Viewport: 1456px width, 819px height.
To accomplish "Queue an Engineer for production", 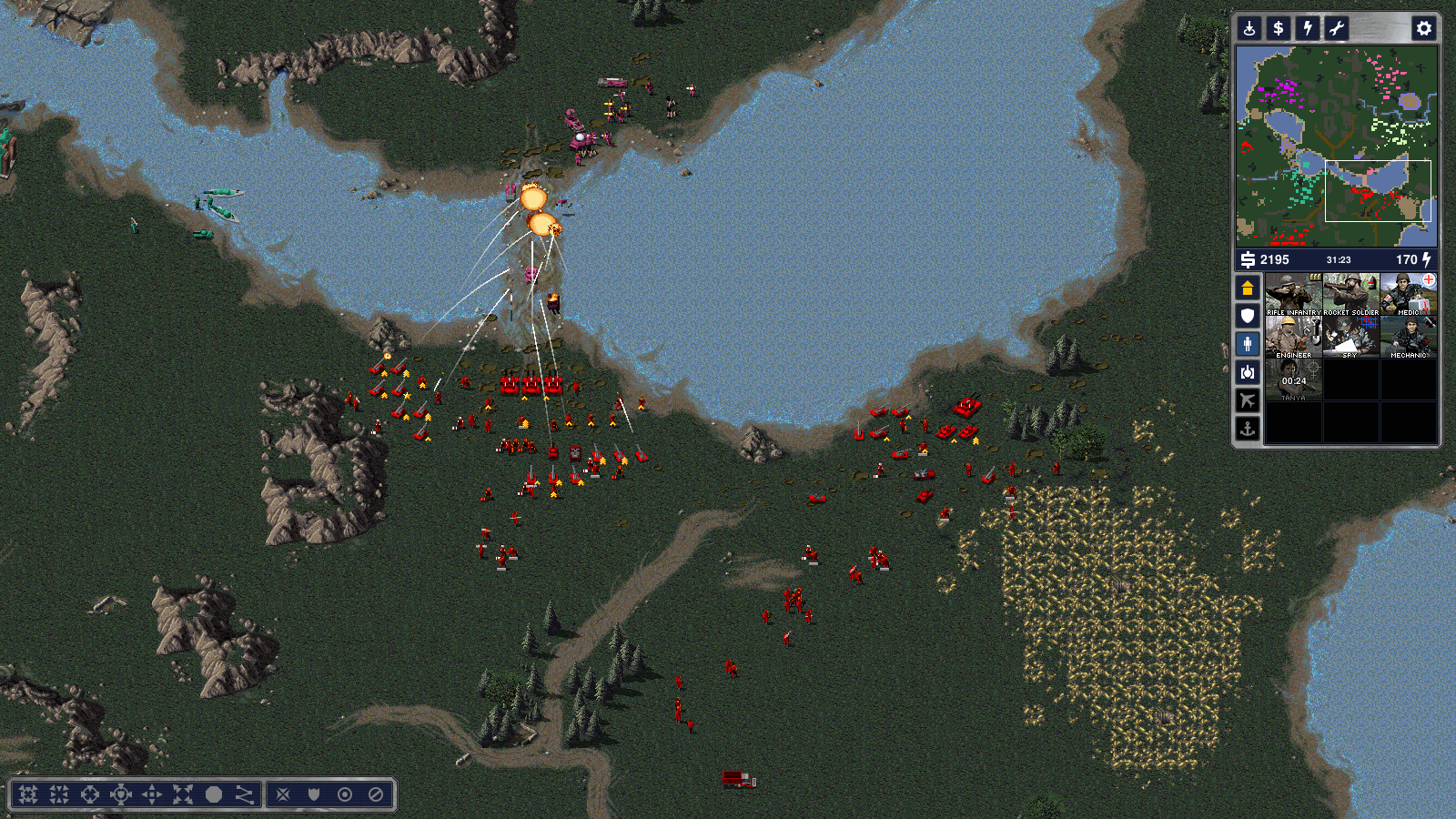I will click(1293, 337).
